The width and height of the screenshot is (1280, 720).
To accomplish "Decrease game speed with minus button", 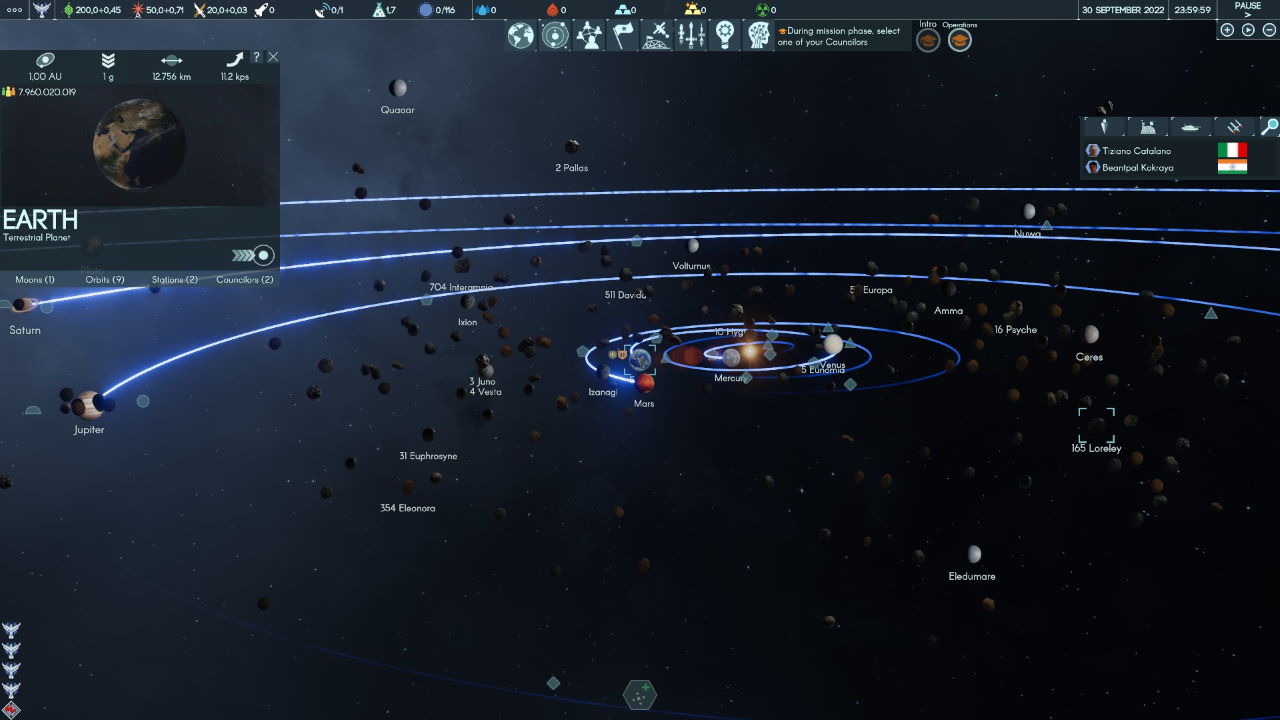I will [1269, 30].
